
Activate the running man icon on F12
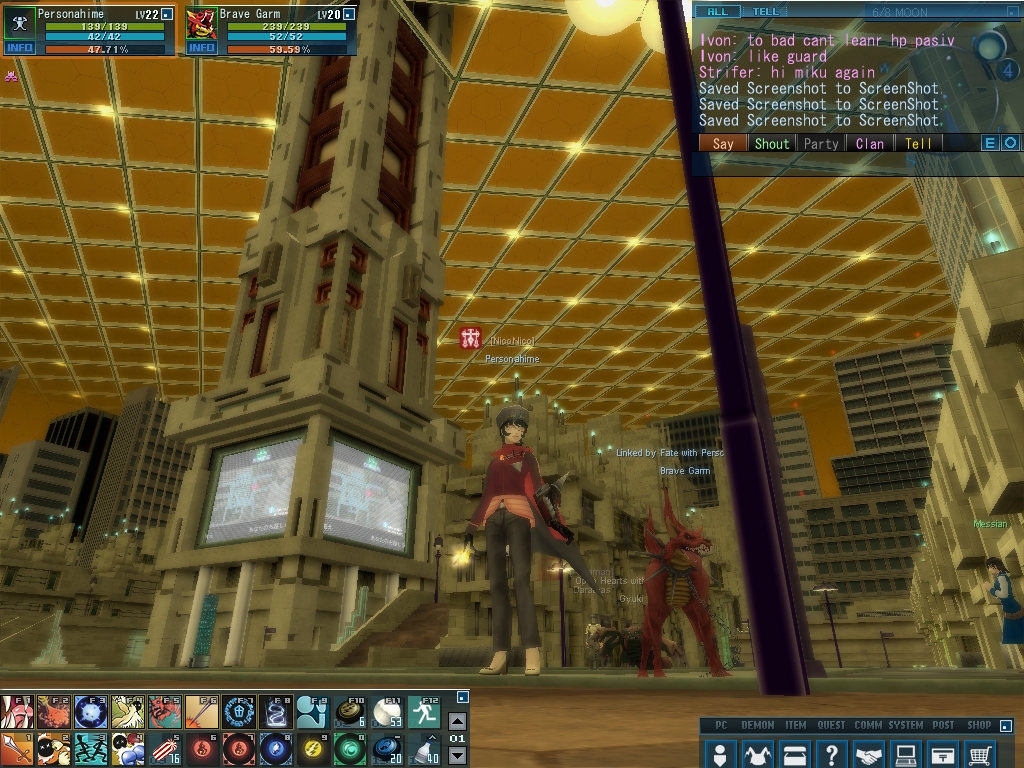pos(423,712)
